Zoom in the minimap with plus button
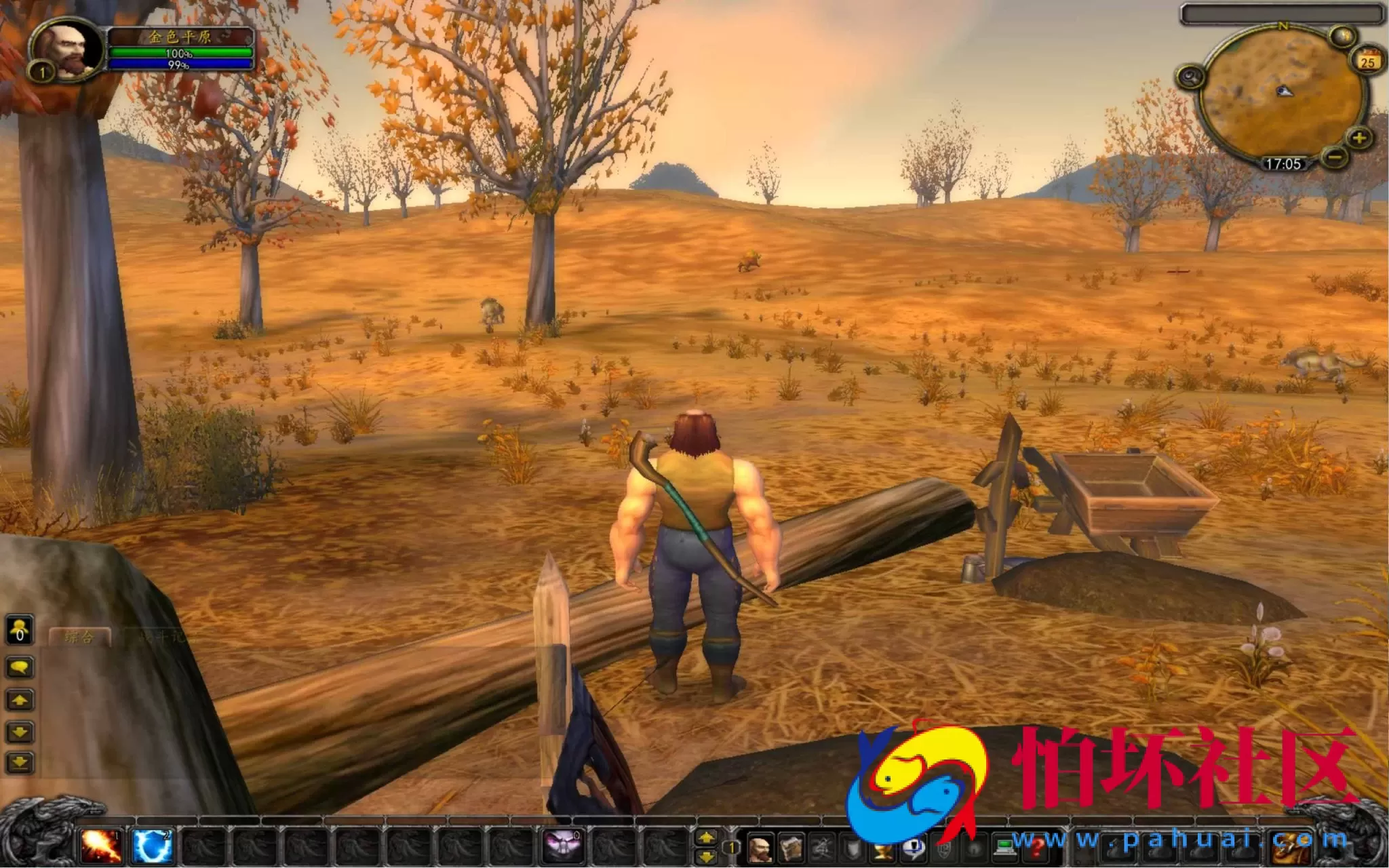This screenshot has width=1389, height=868. pos(1358,138)
